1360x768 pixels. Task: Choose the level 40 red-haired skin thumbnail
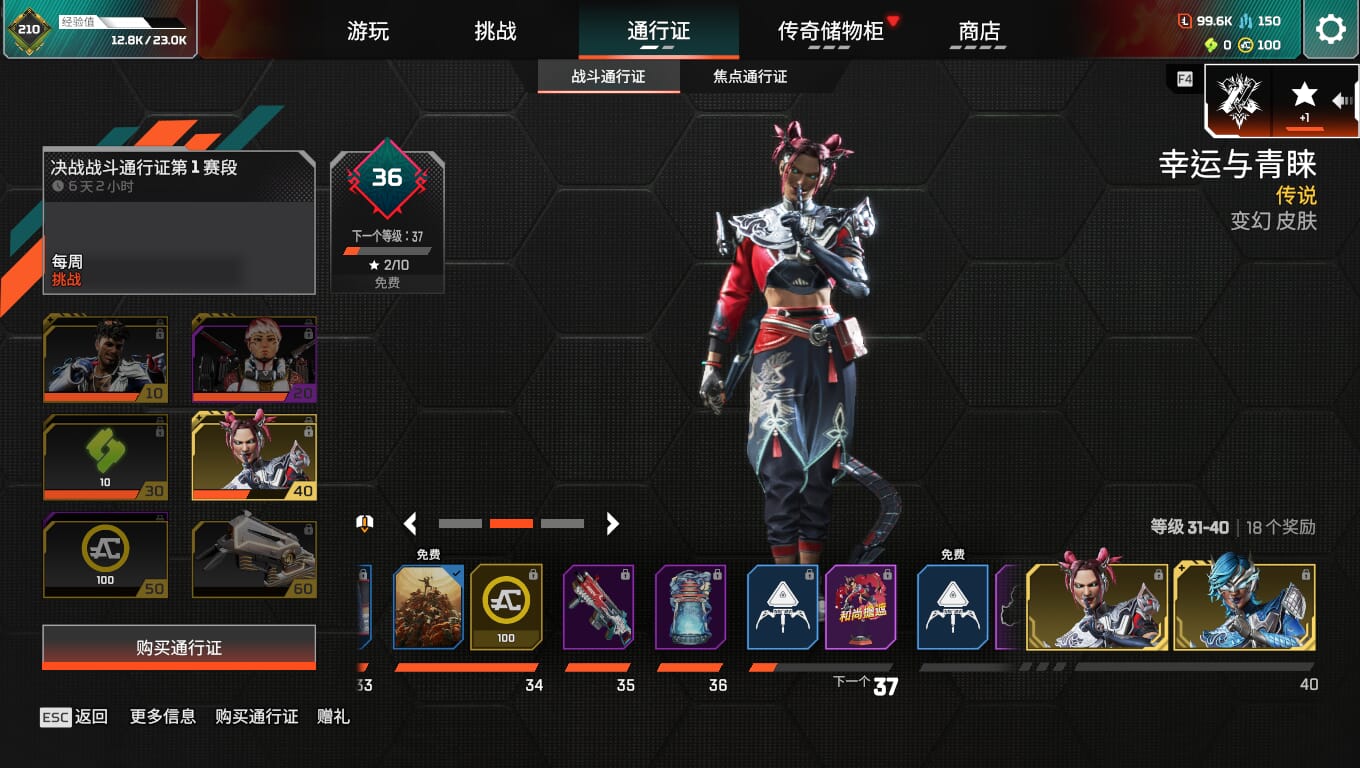(254, 457)
